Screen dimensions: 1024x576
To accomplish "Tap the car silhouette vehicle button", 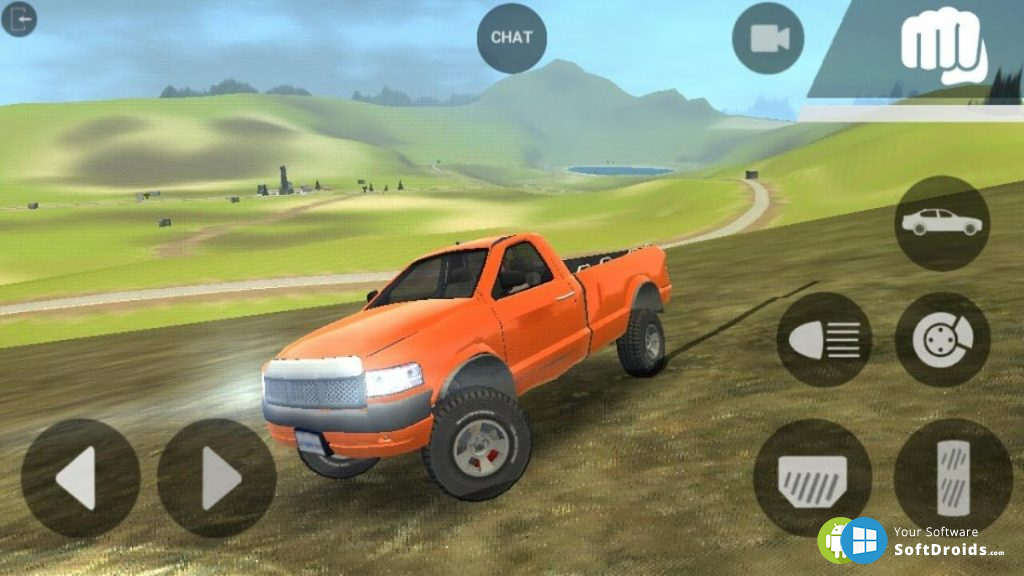I will click(x=941, y=223).
